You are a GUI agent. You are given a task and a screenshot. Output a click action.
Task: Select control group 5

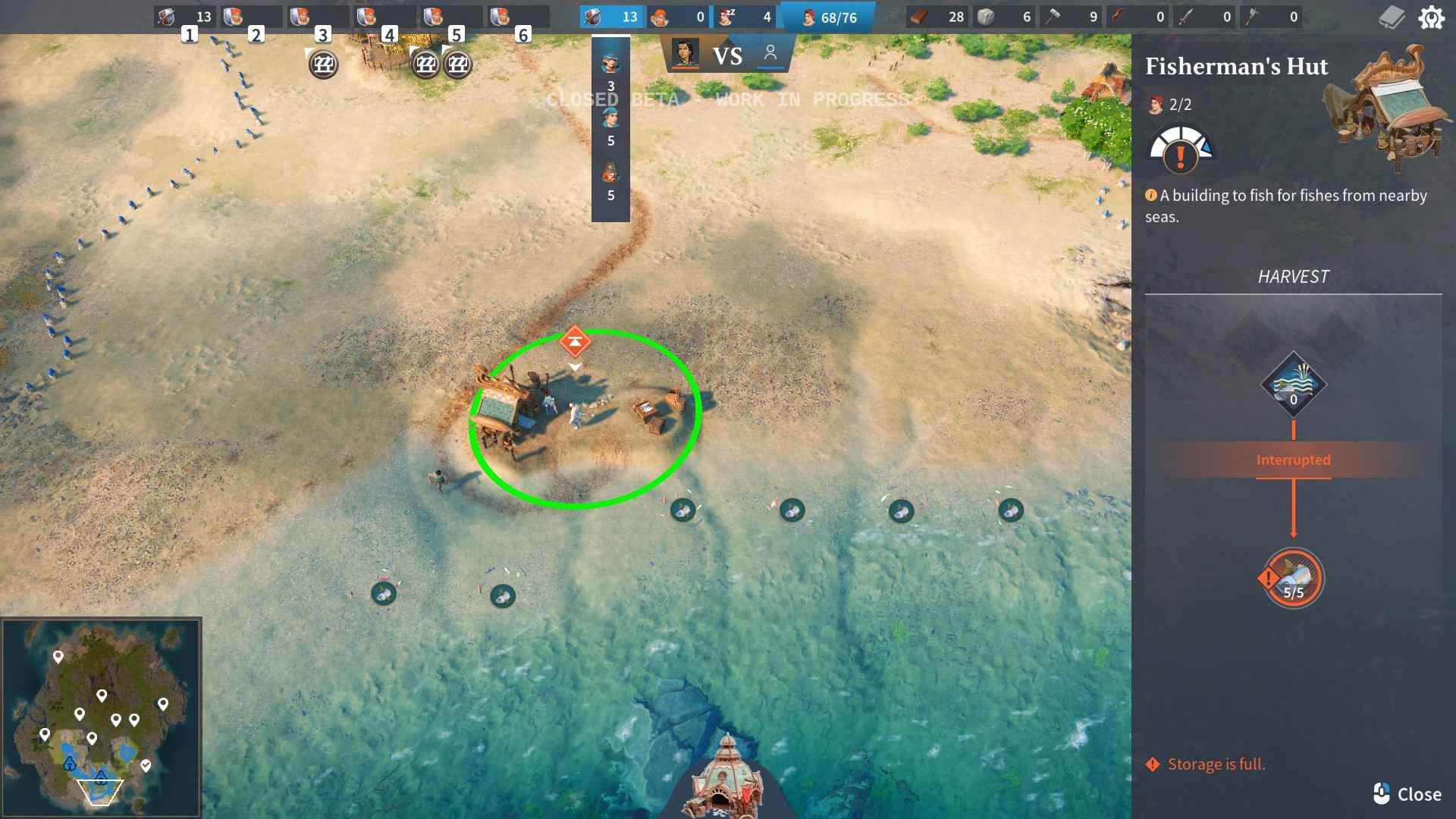pos(451,17)
